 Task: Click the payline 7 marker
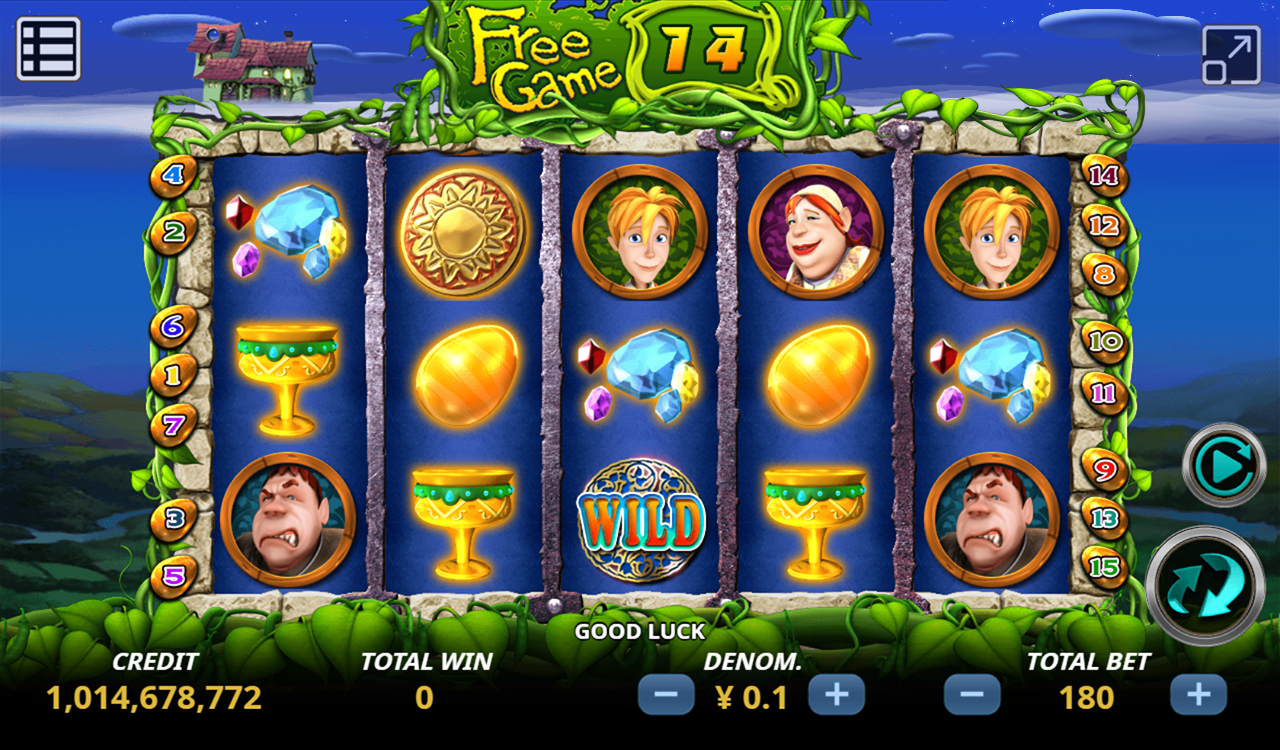click(174, 426)
